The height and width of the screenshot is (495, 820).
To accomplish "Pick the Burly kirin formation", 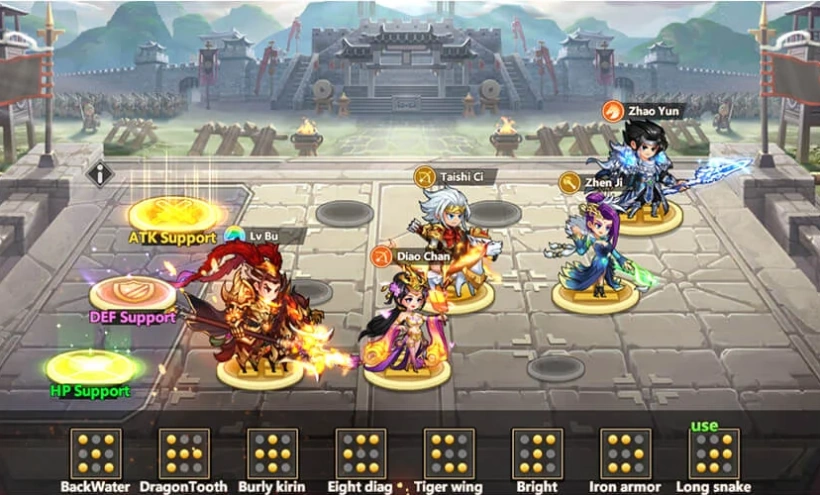I will point(272,454).
